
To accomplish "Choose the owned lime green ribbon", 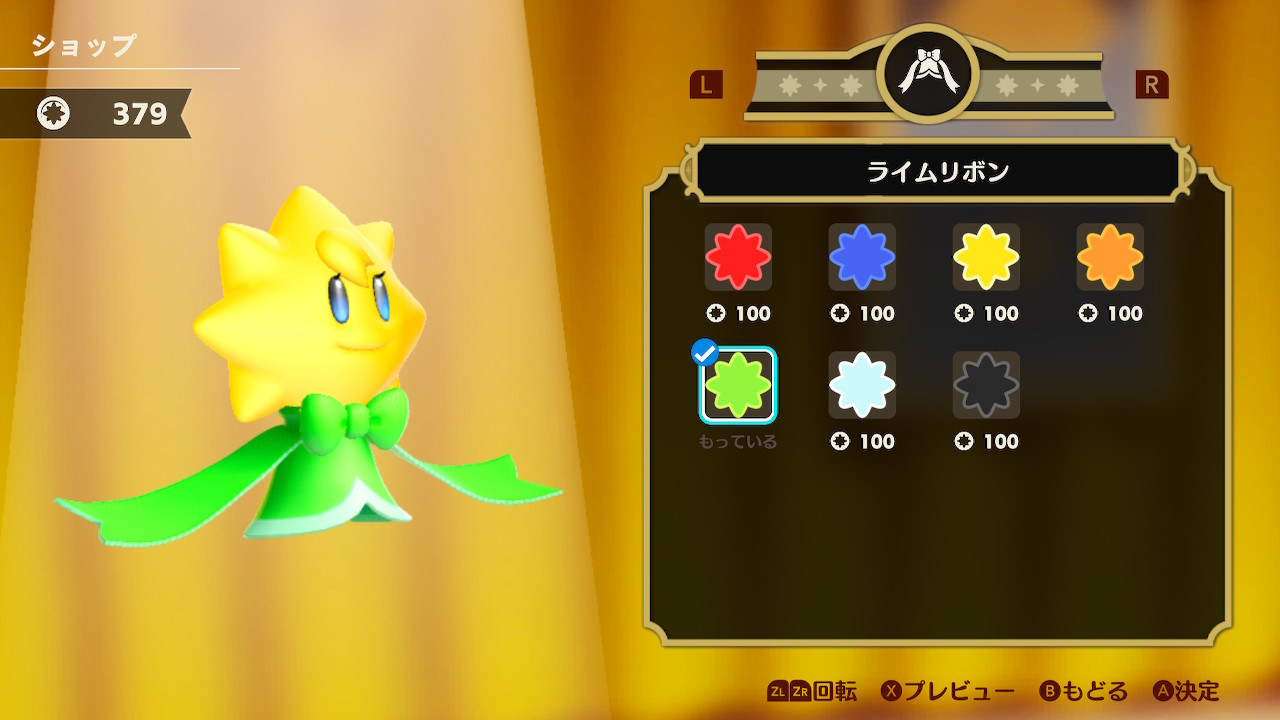I will pyautogui.click(x=738, y=385).
